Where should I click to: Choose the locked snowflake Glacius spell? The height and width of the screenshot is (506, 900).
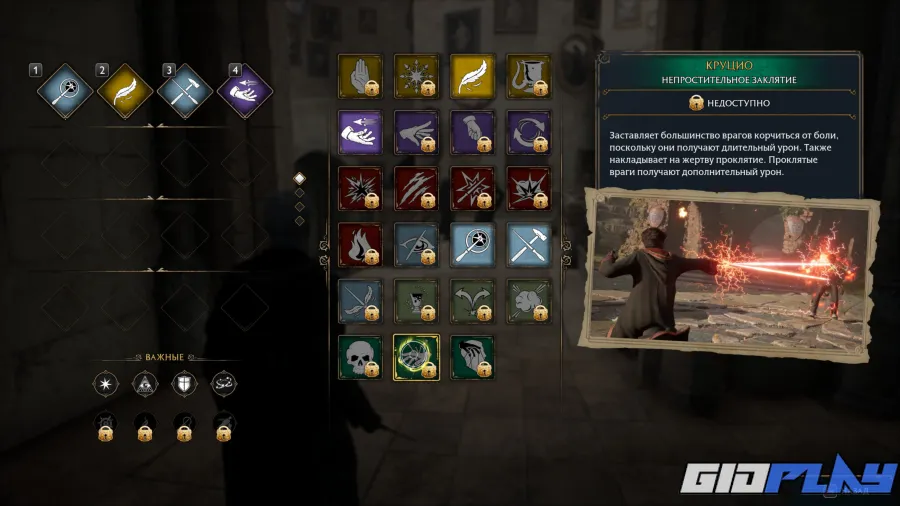(415, 74)
